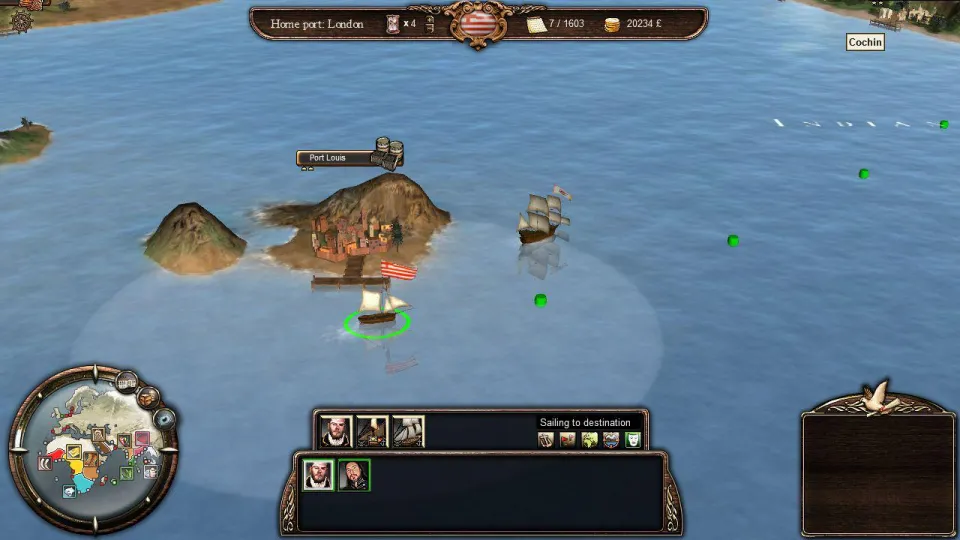Choose the dark-haired captain portrait
Image resolution: width=960 pixels, height=540 pixels.
pos(354,475)
